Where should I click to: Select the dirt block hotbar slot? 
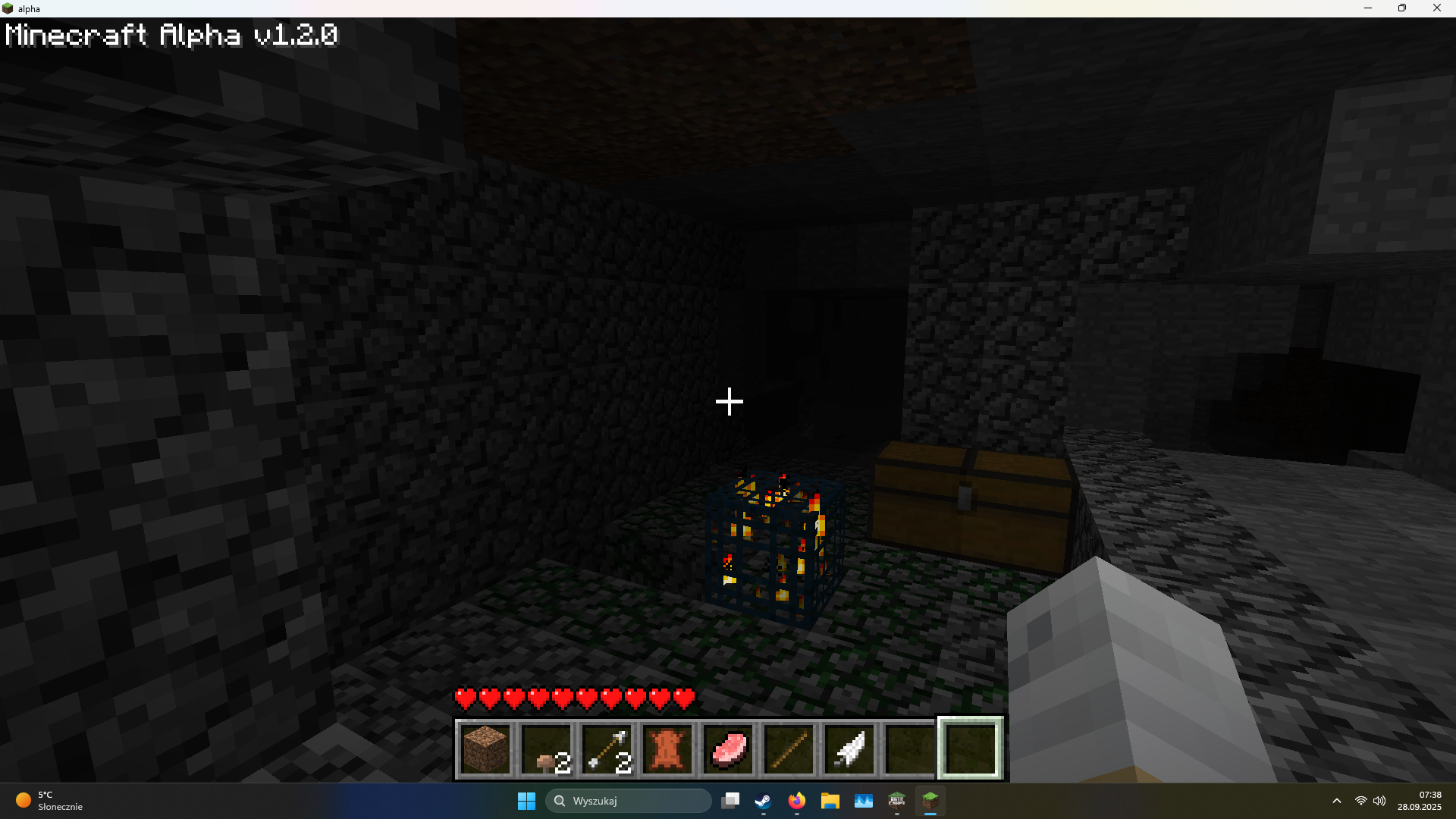coord(485,749)
